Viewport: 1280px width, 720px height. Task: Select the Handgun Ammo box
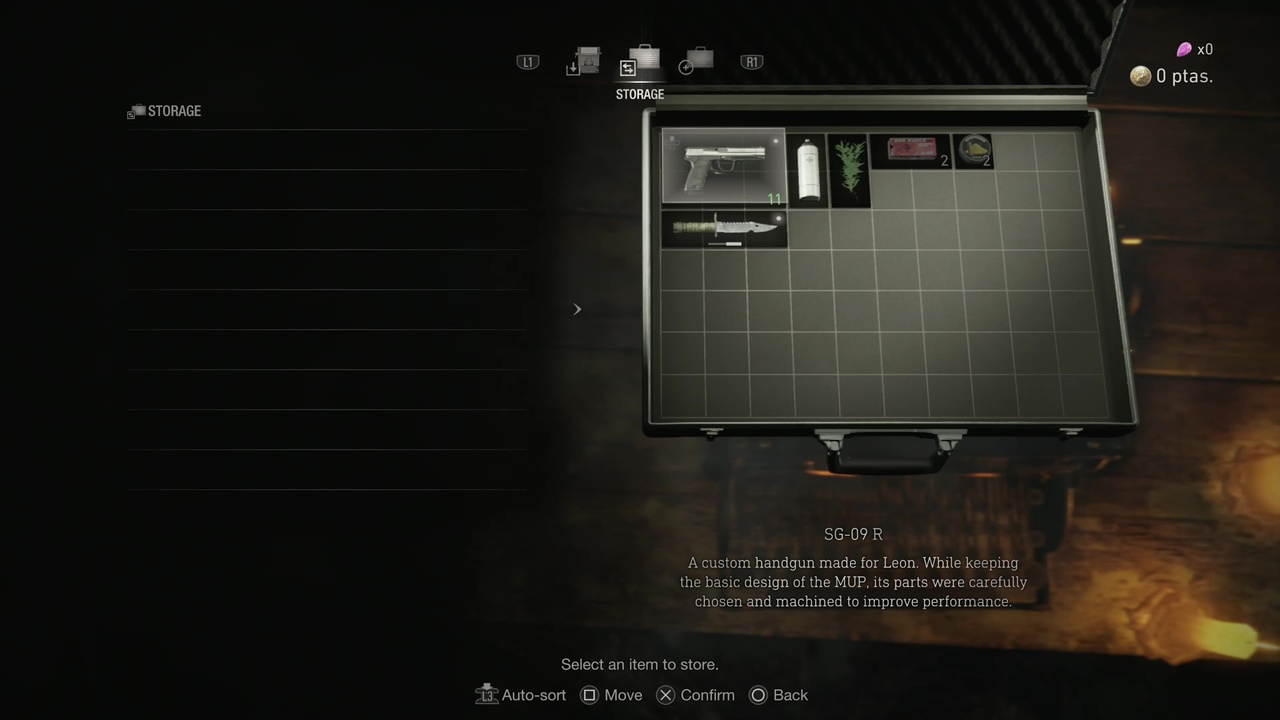[910, 151]
